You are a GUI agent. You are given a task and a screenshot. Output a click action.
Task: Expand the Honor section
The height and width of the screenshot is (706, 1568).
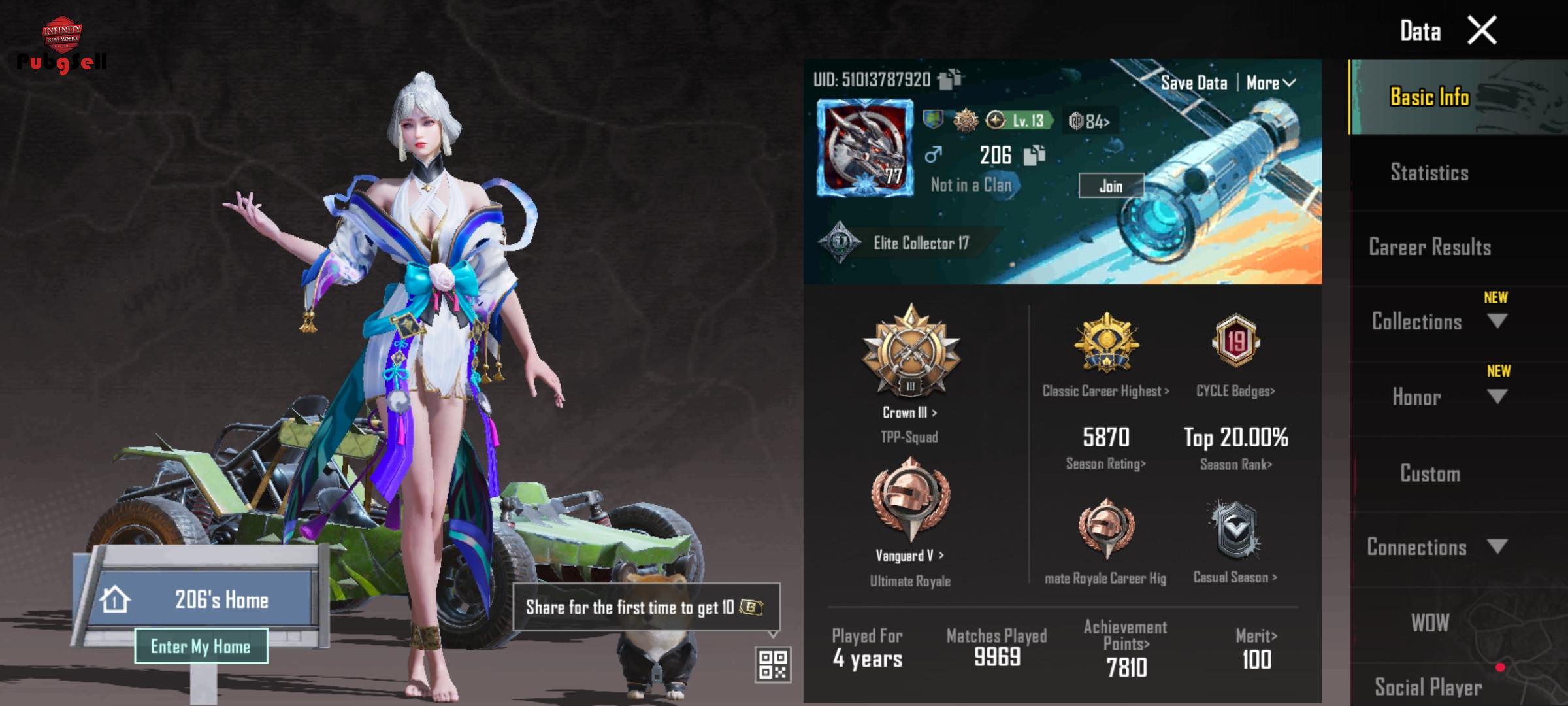point(1497,397)
